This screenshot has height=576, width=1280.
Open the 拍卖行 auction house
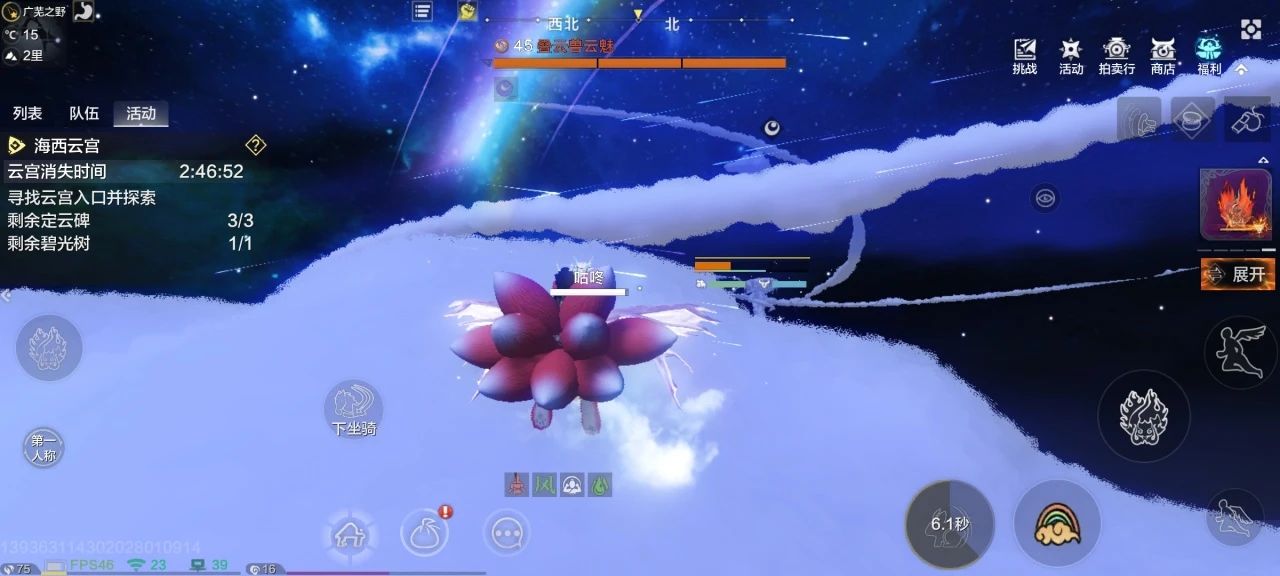point(1116,56)
